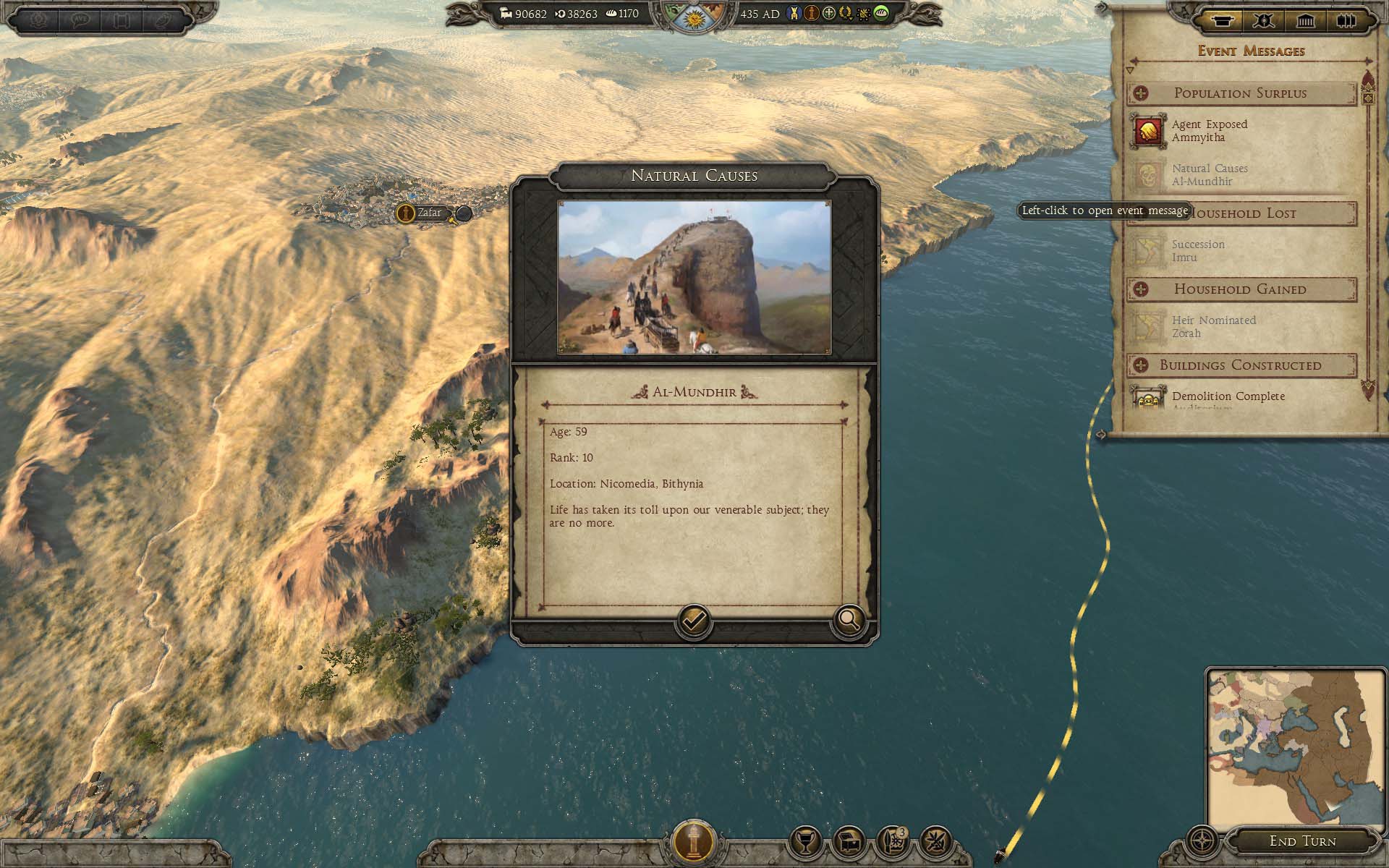This screenshot has height=868, width=1389.
Task: Select the Natural Causes Al-Mundhir list entry
Action: click(x=1209, y=175)
